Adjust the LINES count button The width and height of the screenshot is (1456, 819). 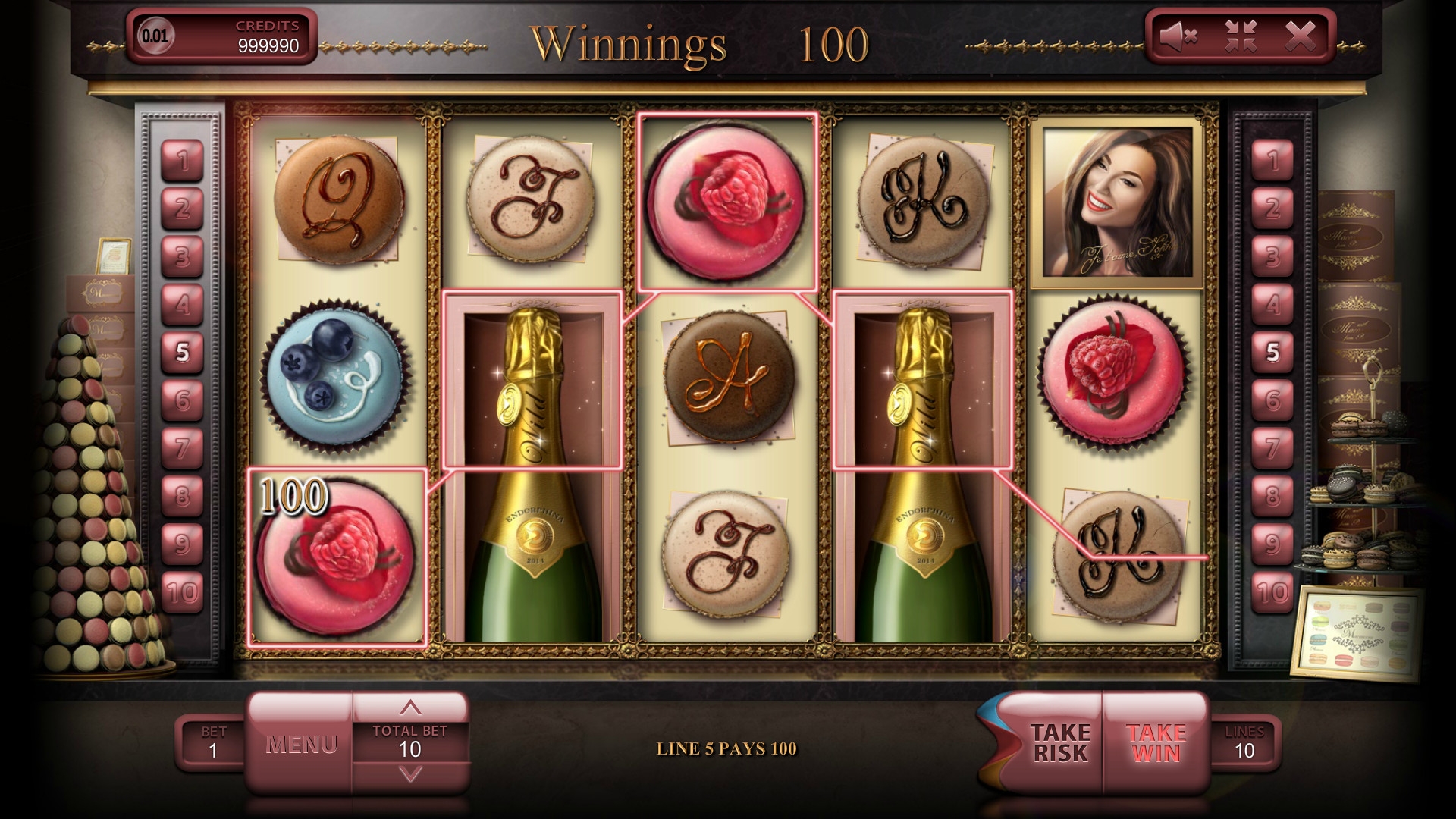[x=1244, y=743]
